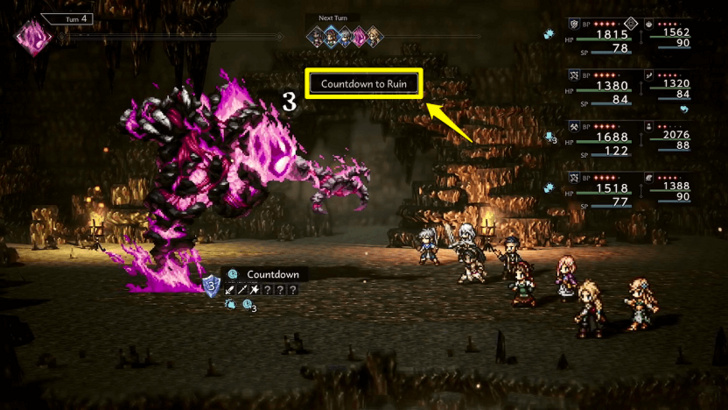728x410 pixels.
Task: Click the enemy's blue shield points icon
Action: coord(211,287)
